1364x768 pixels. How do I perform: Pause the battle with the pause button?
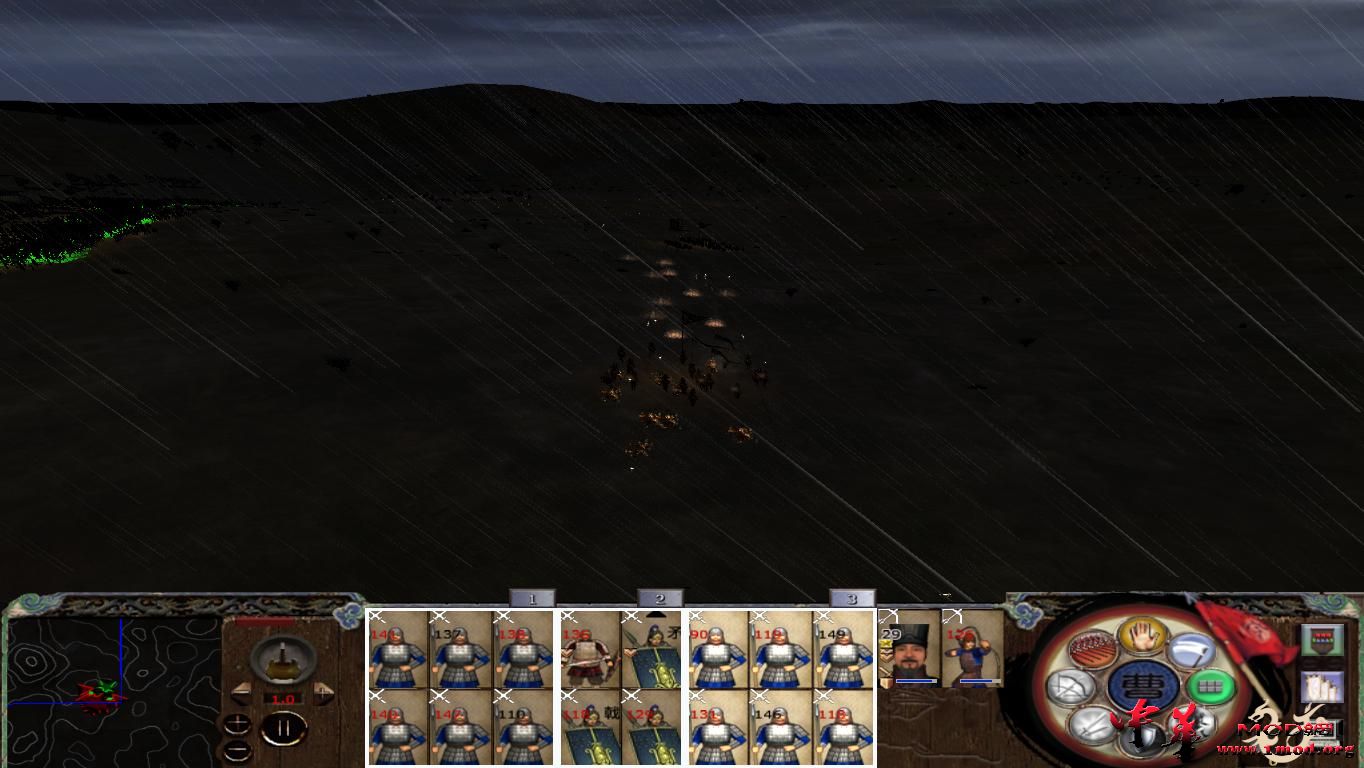coord(284,730)
